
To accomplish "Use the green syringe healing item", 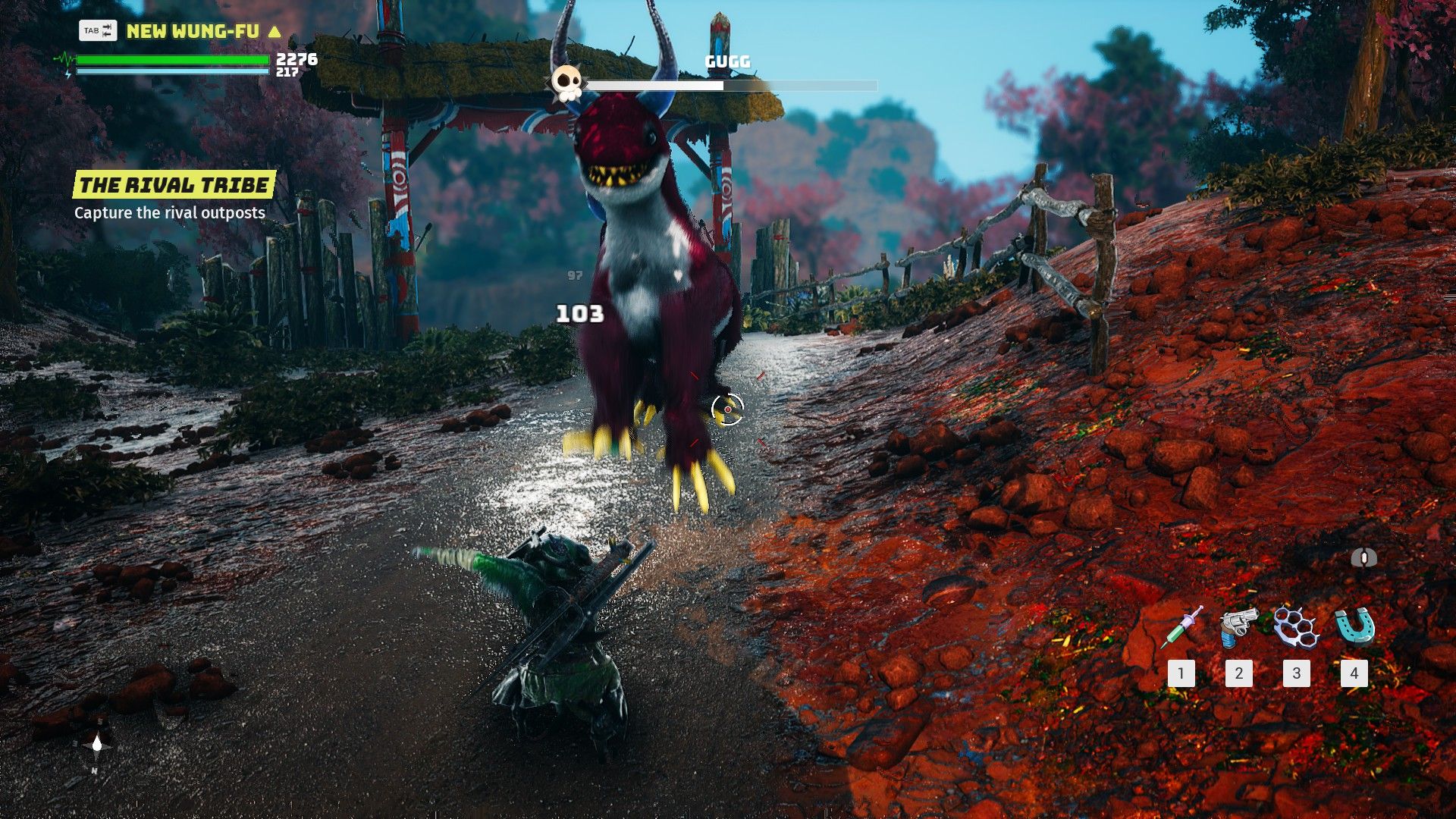I will (x=1181, y=628).
